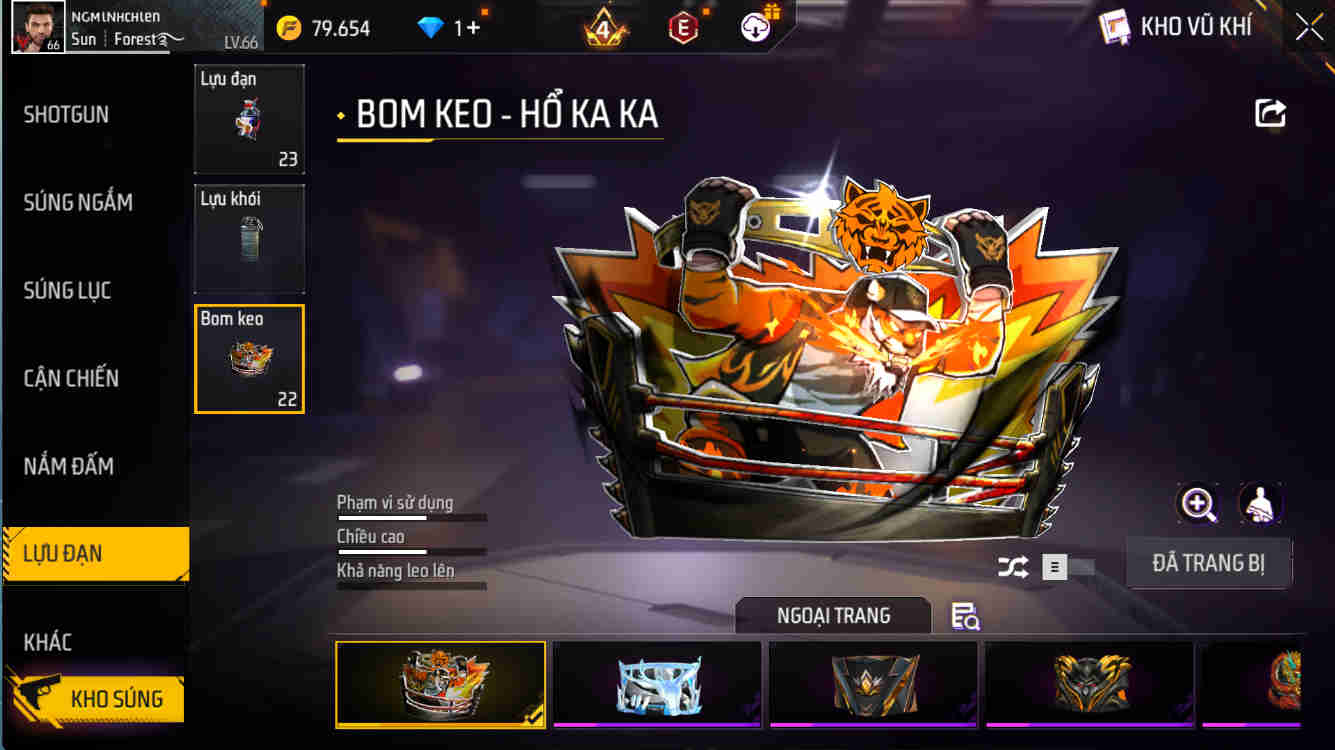Image resolution: width=1335 pixels, height=750 pixels.
Task: Select the Bom keo grenade slot
Action: click(x=249, y=358)
